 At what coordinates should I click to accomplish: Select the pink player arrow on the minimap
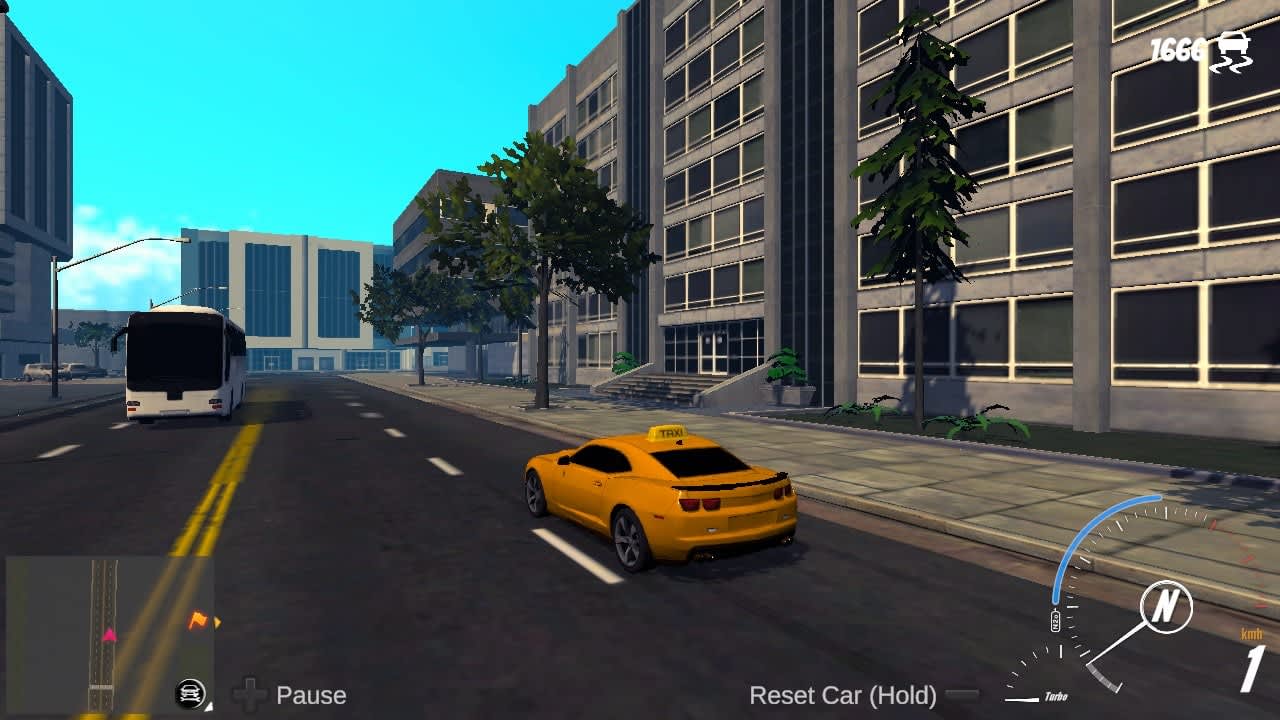[109, 636]
